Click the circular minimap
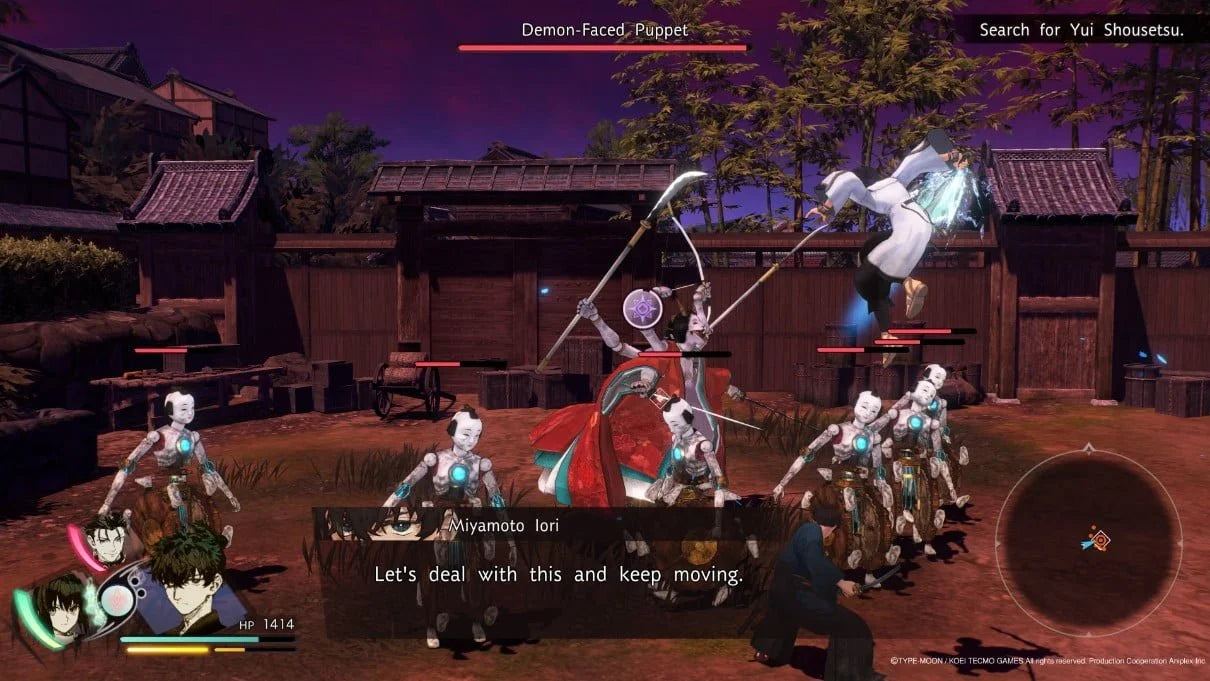The width and height of the screenshot is (1210, 681). [1089, 543]
